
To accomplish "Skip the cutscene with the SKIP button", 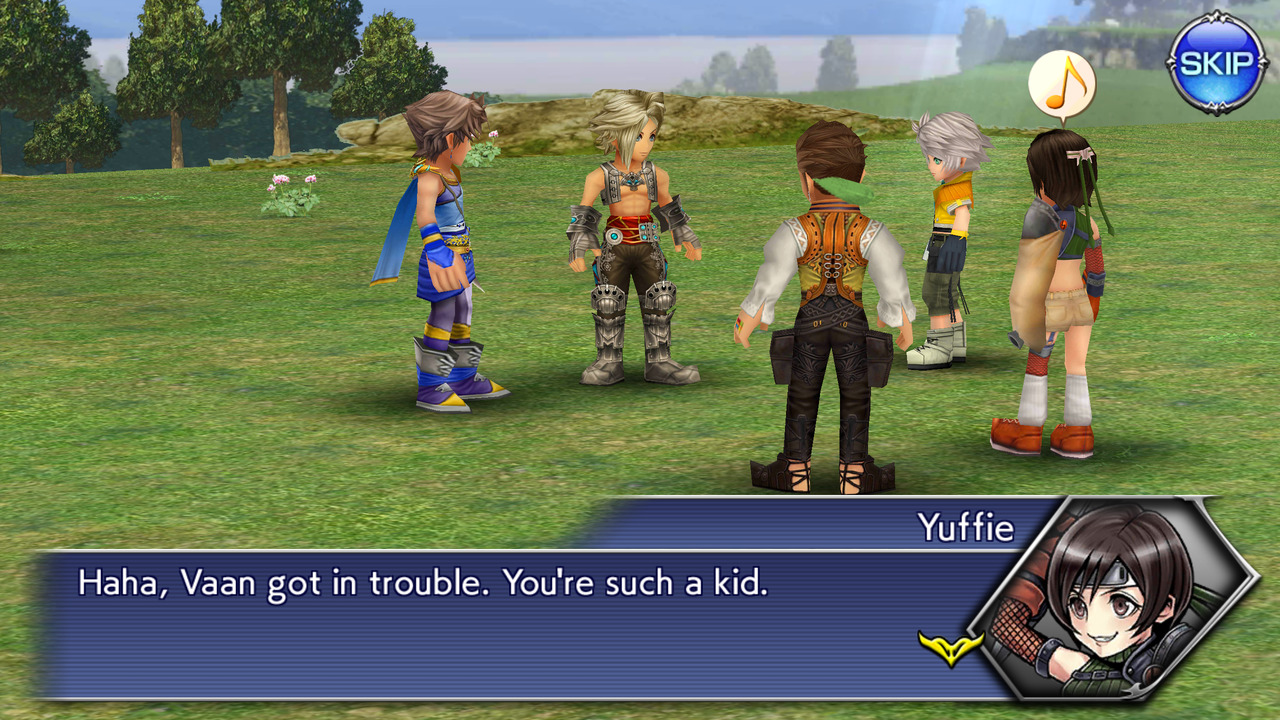I will point(1216,63).
